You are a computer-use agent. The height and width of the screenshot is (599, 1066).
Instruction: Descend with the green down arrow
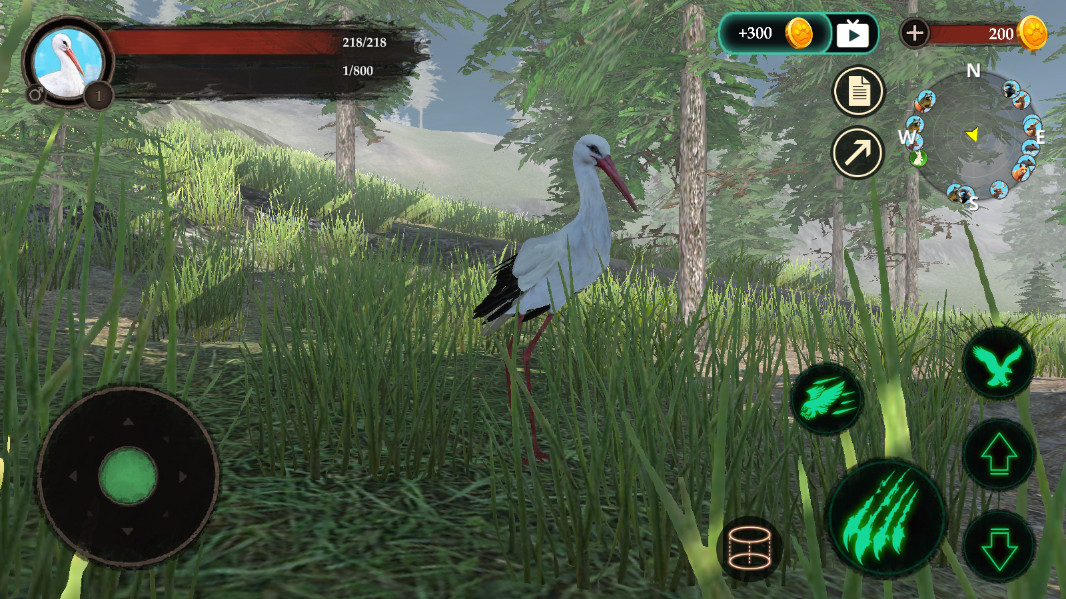(997, 545)
